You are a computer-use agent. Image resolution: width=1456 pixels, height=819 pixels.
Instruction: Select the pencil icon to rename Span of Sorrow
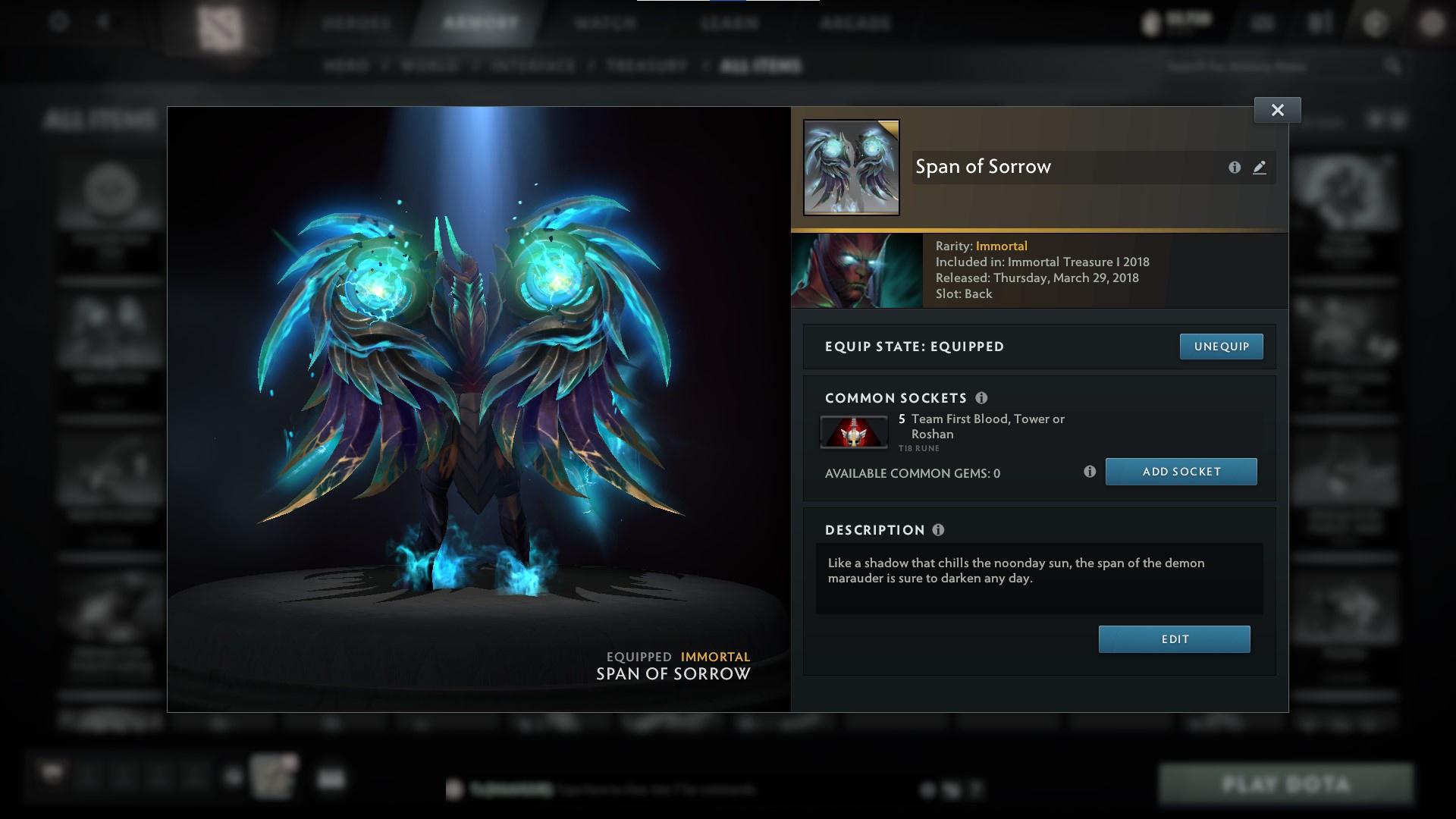(1259, 168)
